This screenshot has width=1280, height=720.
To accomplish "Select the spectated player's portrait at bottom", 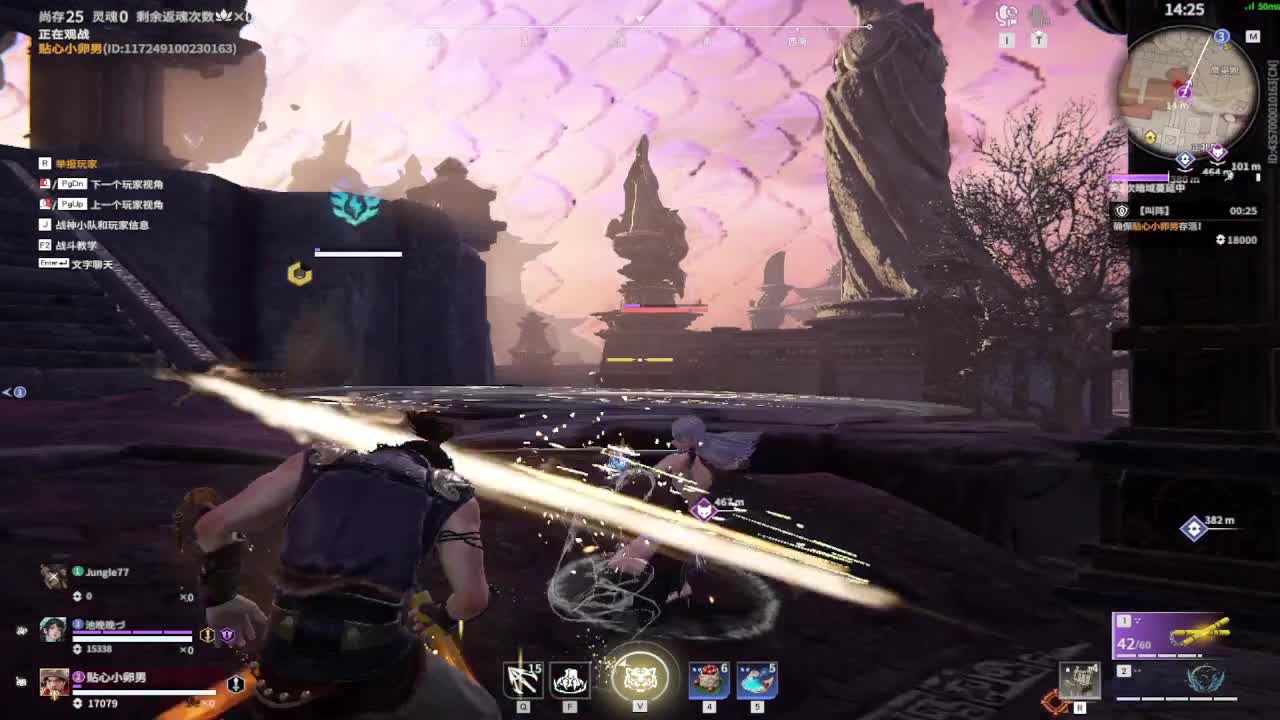I will (54, 682).
